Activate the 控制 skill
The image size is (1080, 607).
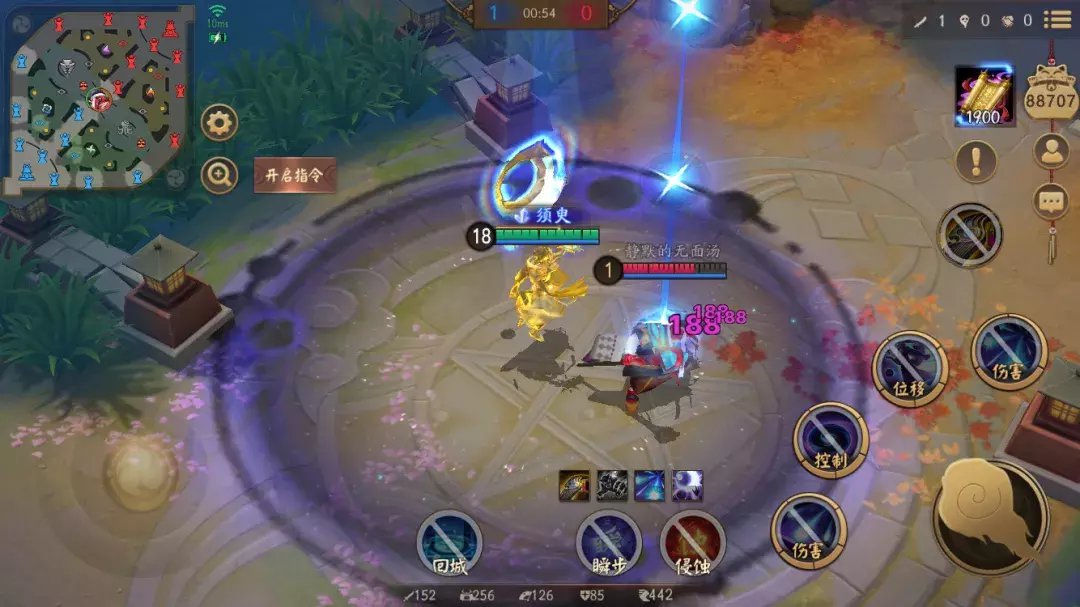coord(831,439)
